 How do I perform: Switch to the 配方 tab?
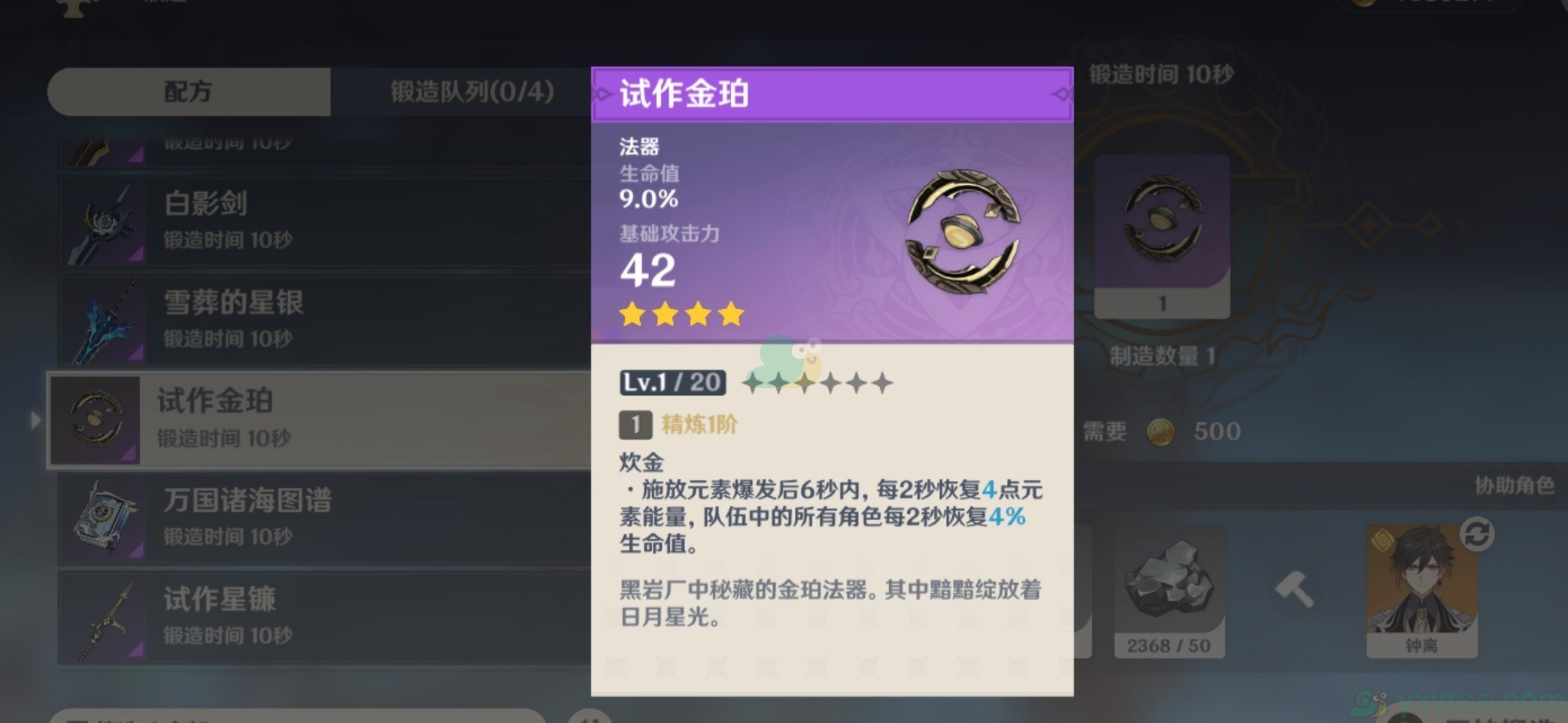187,91
